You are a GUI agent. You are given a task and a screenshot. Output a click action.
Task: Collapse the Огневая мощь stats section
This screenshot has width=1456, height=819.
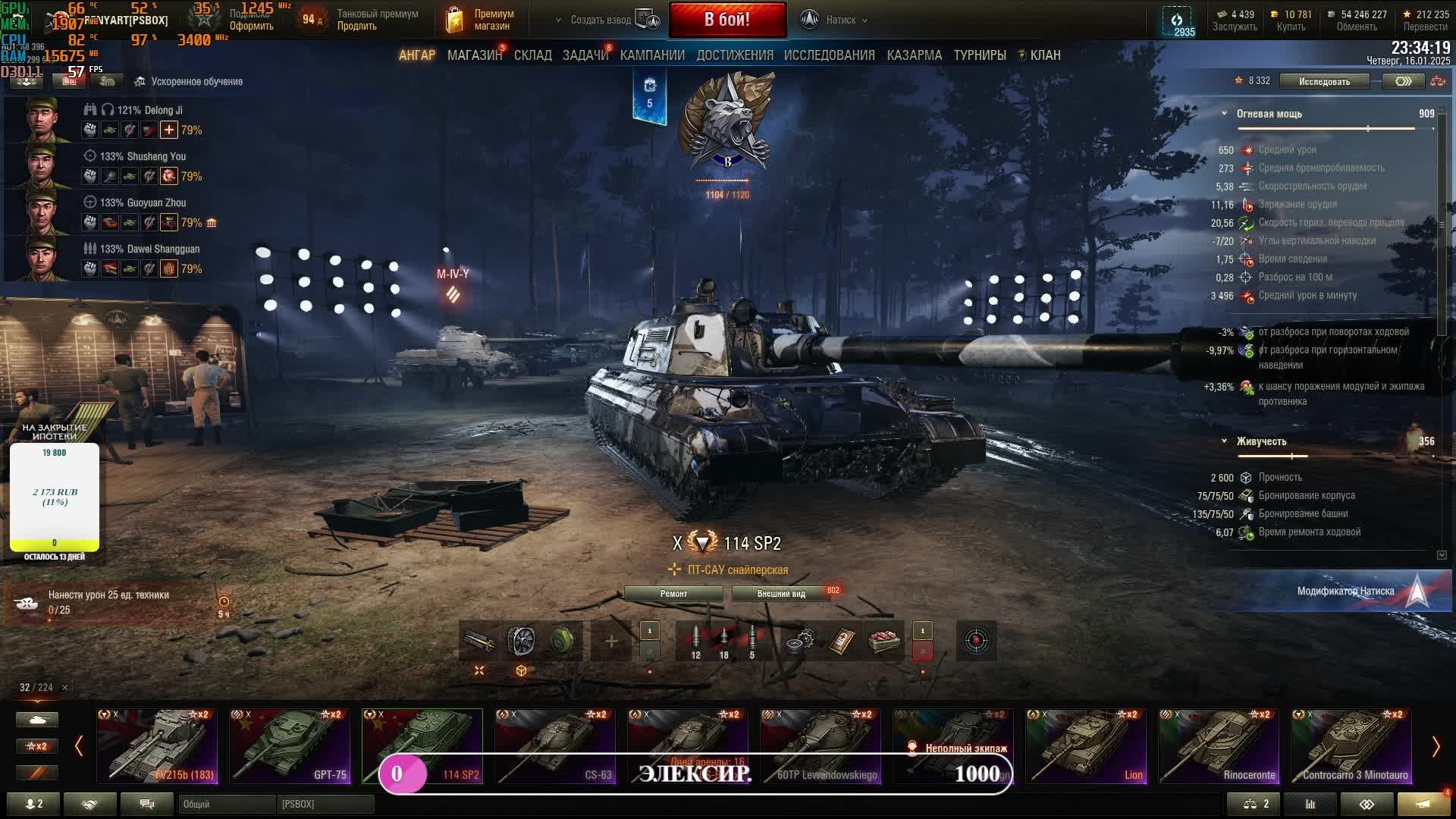[x=1224, y=114]
